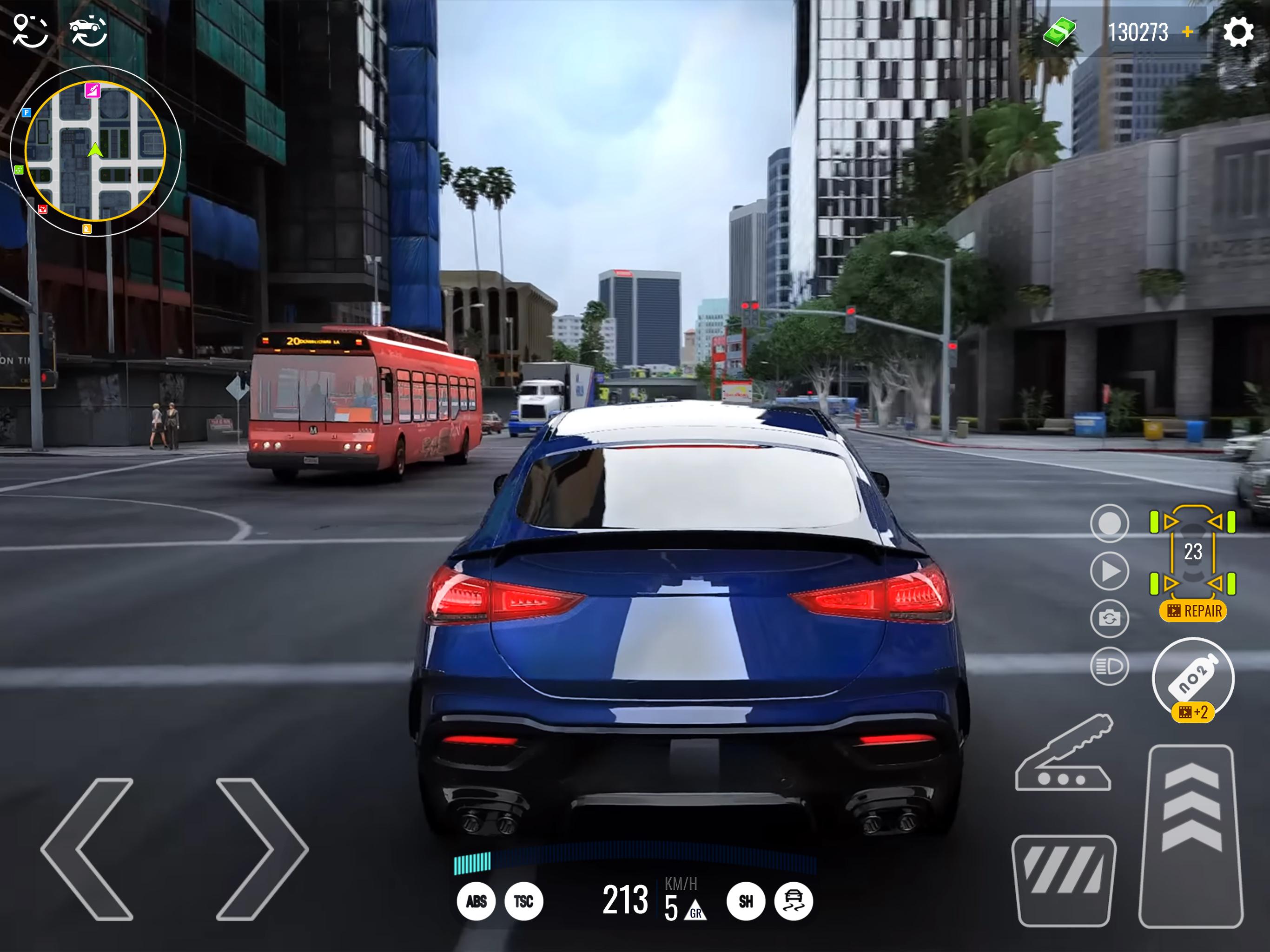Steer left with the left arrow
1270x952 pixels.
(x=89, y=849)
